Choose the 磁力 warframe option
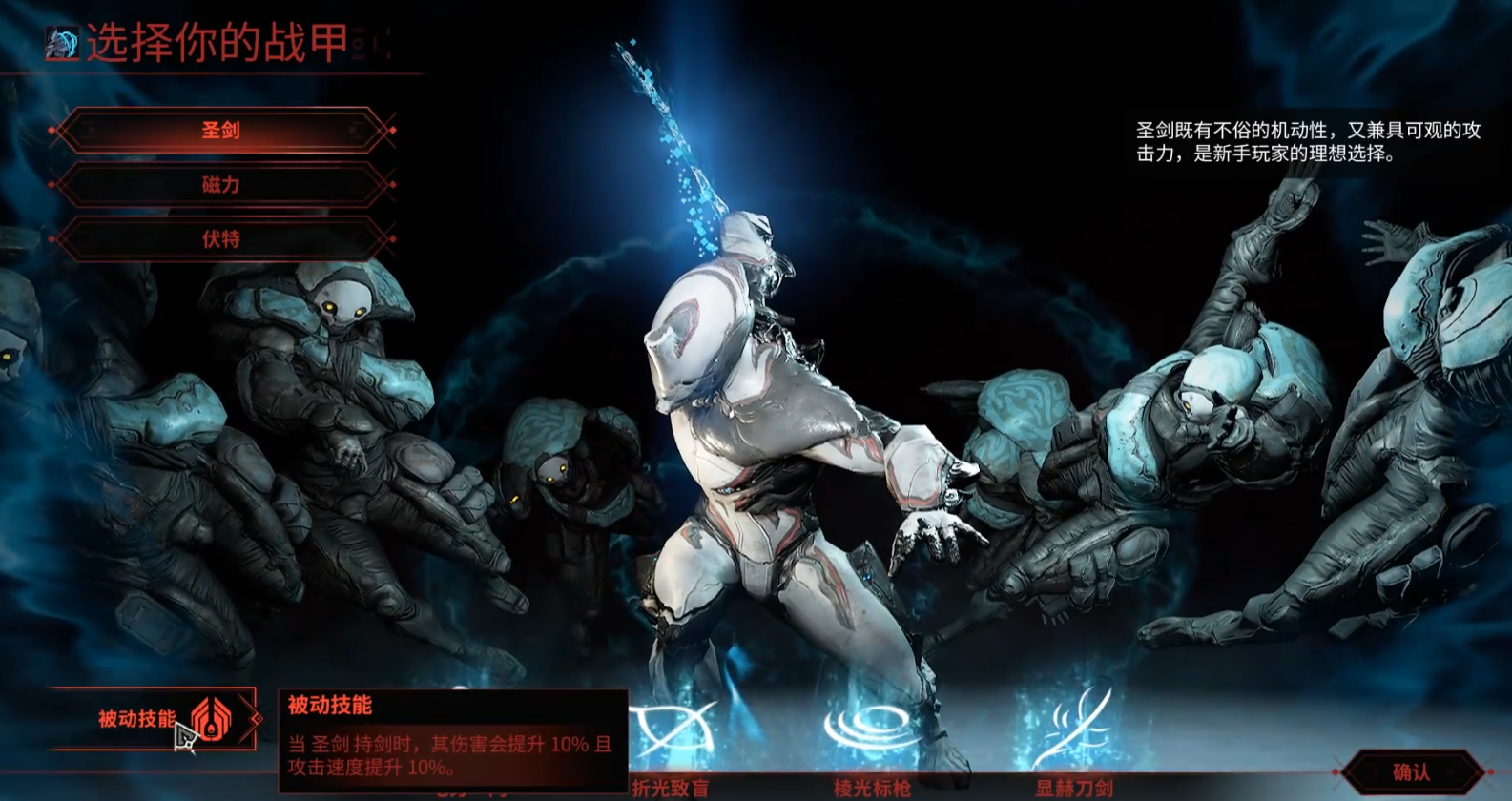 point(221,185)
